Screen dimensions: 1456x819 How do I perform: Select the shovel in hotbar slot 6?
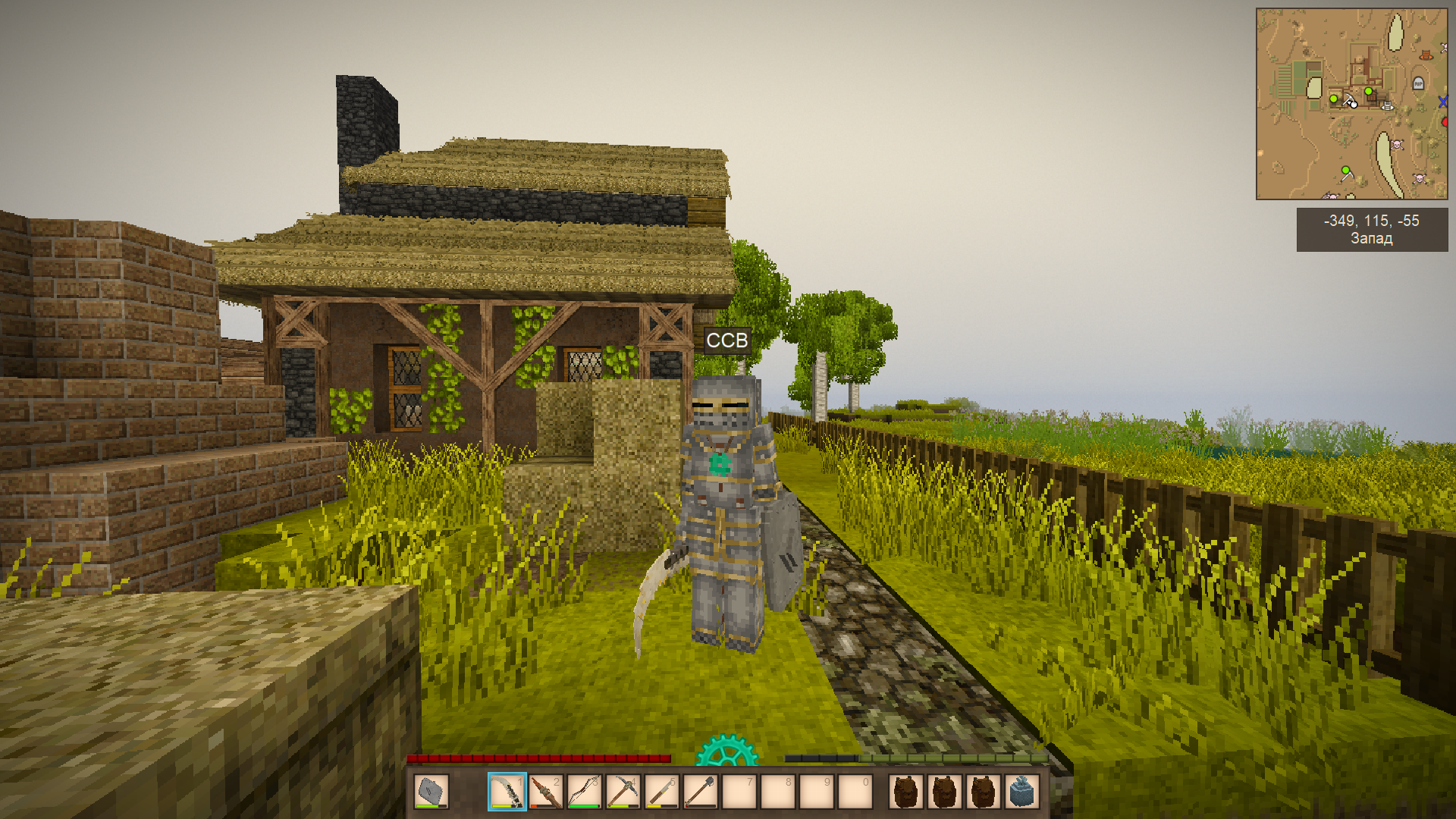pyautogui.click(x=701, y=792)
